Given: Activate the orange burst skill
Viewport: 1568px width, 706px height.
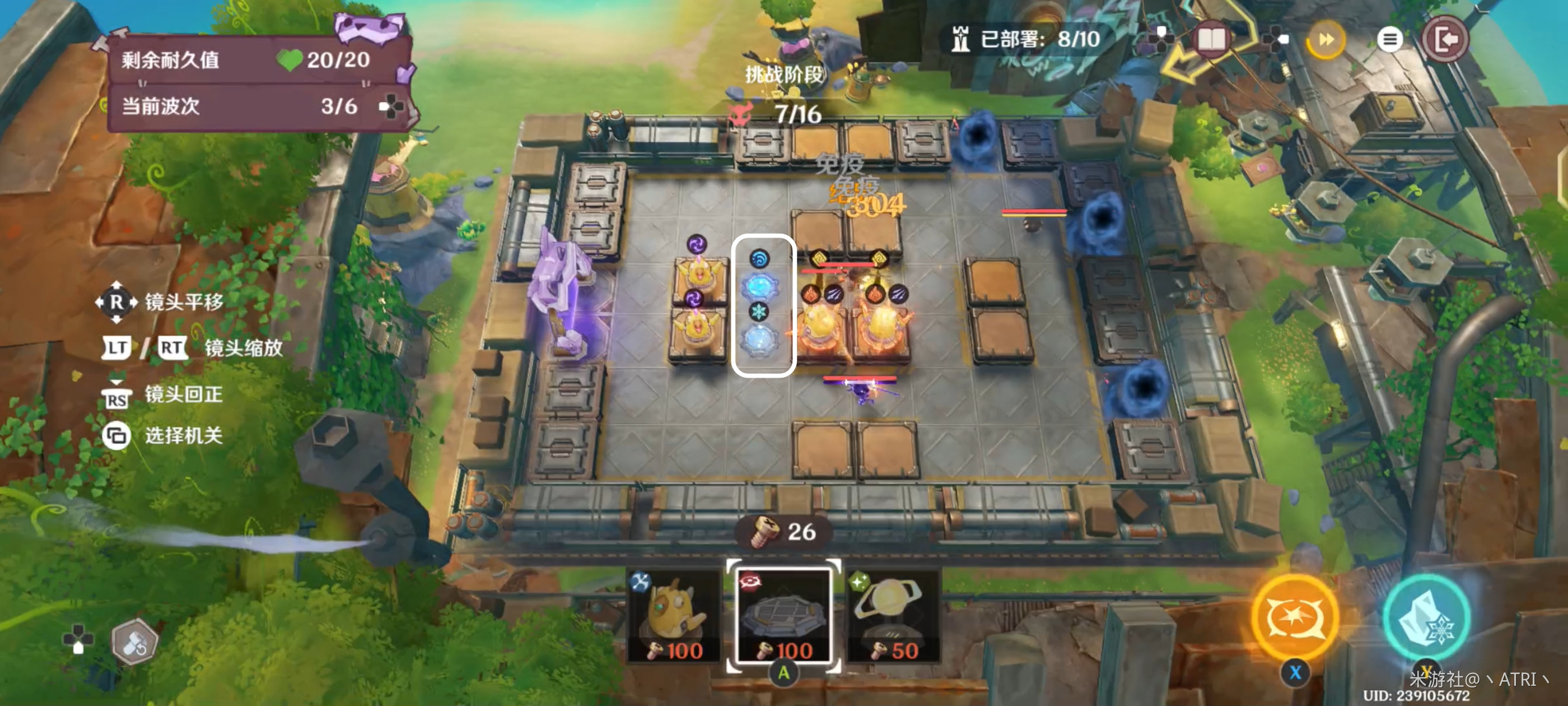Looking at the screenshot, I should (x=1295, y=617).
